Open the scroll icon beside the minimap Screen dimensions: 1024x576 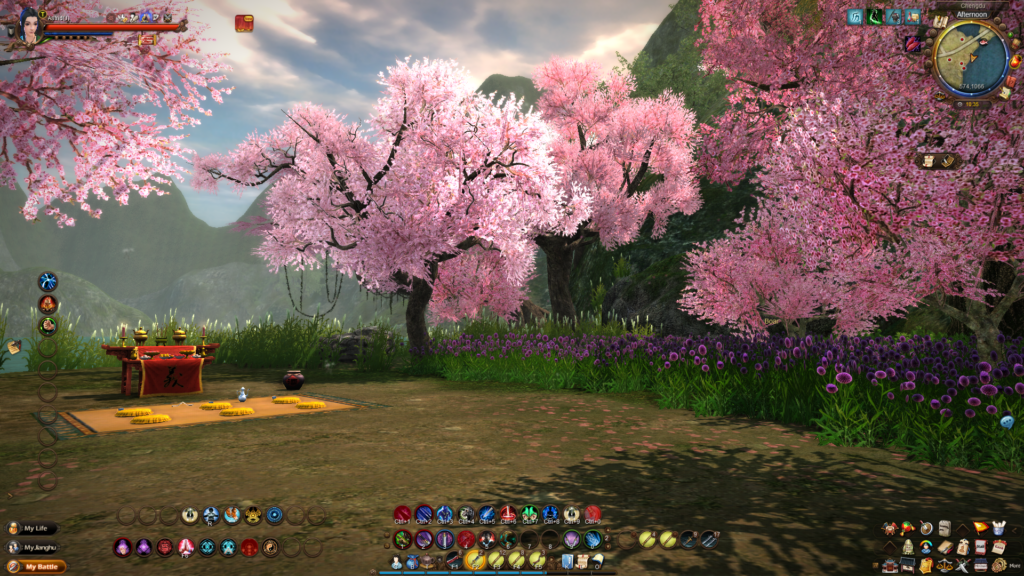941,22
